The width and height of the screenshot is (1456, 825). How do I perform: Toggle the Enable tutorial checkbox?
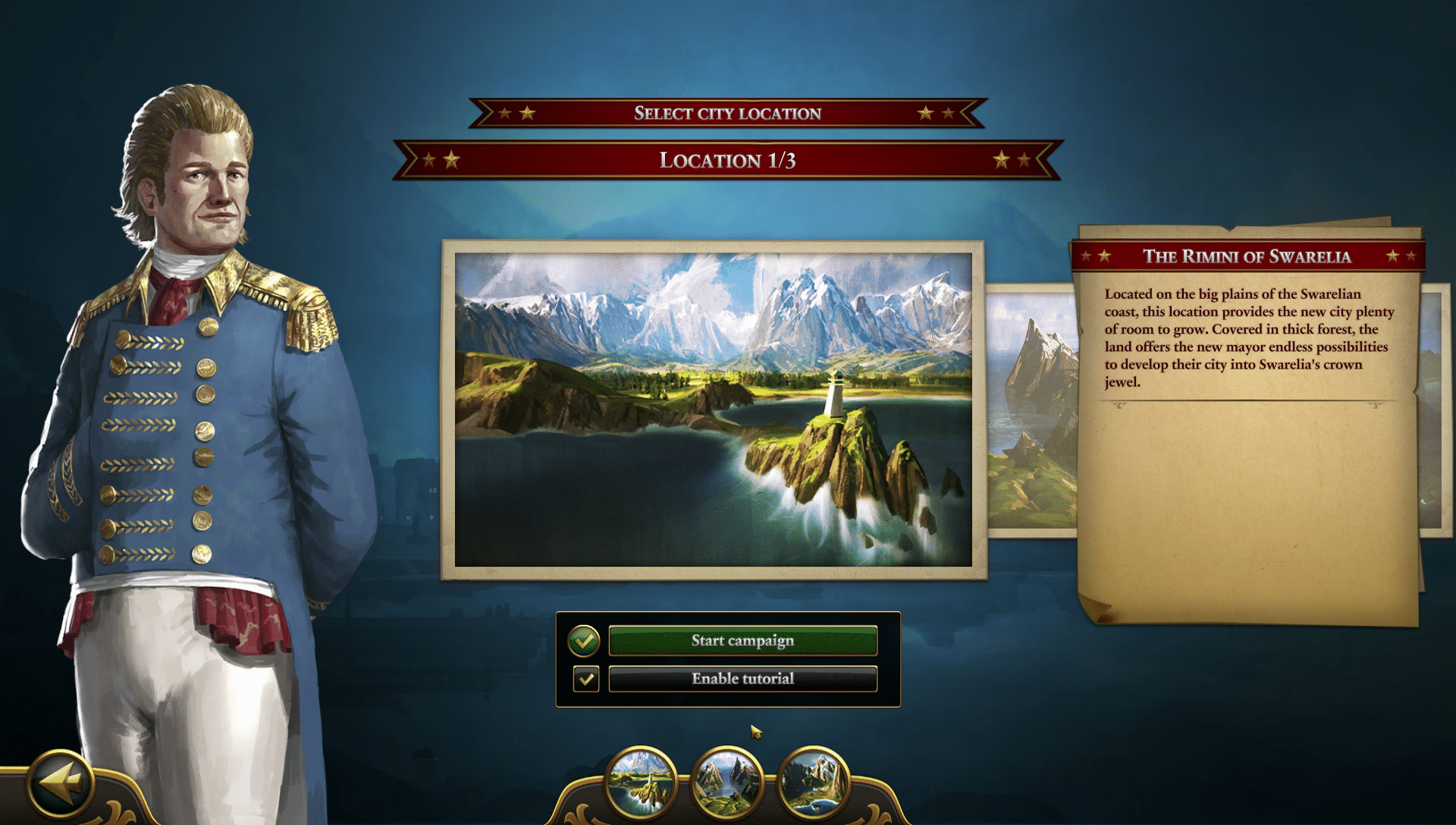click(585, 679)
